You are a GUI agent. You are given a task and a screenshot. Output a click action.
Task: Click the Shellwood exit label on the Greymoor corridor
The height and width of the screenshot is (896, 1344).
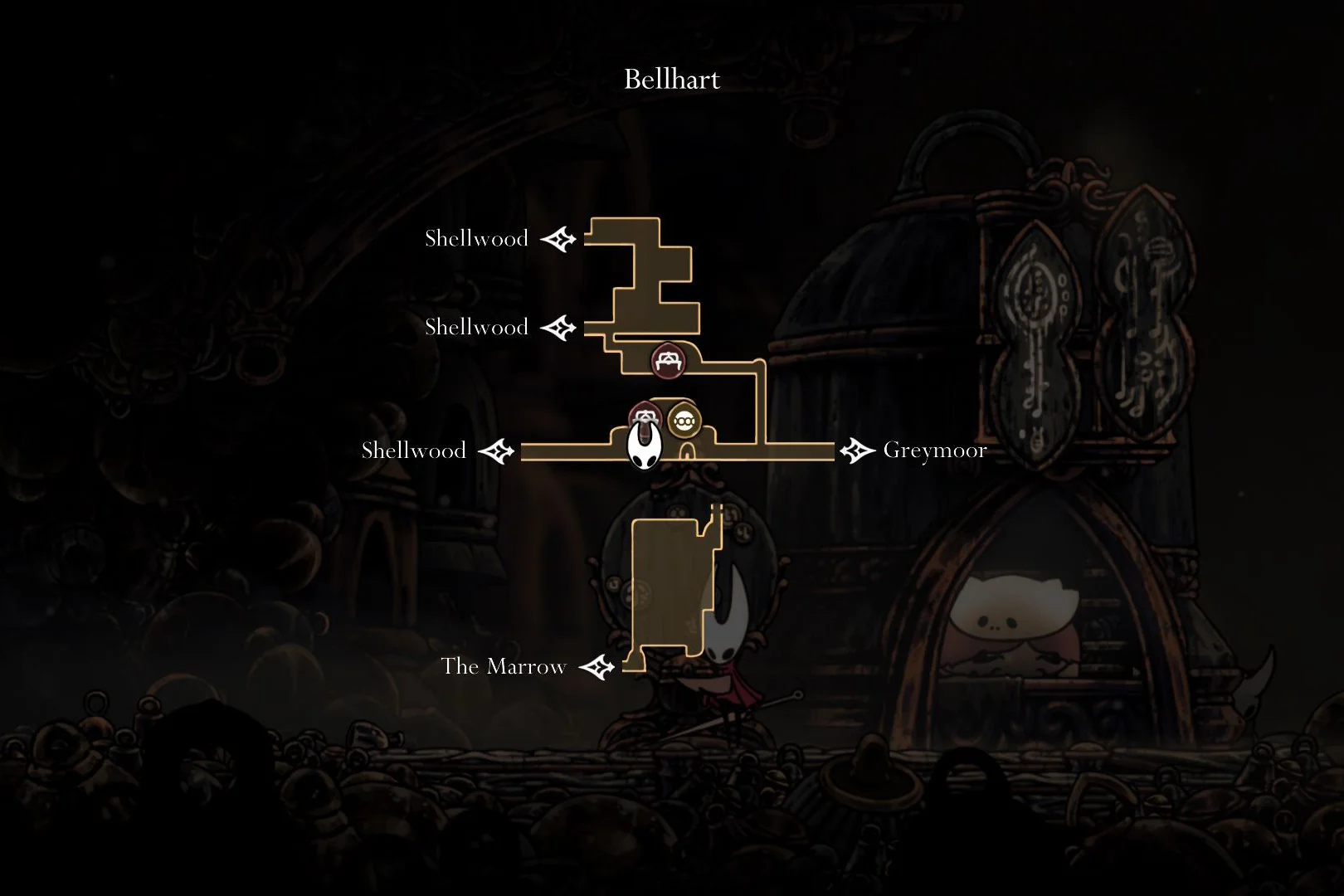click(413, 451)
